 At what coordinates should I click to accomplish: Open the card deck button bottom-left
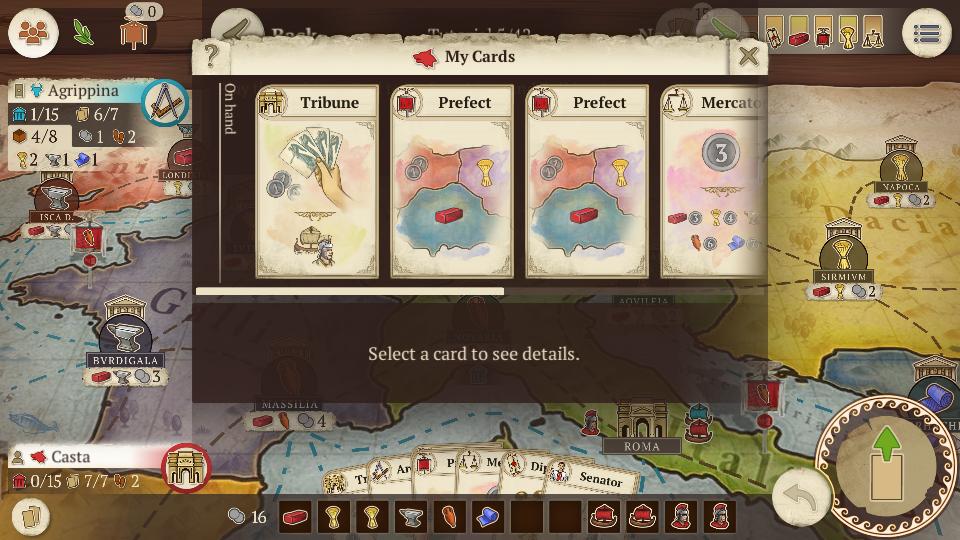click(31, 516)
